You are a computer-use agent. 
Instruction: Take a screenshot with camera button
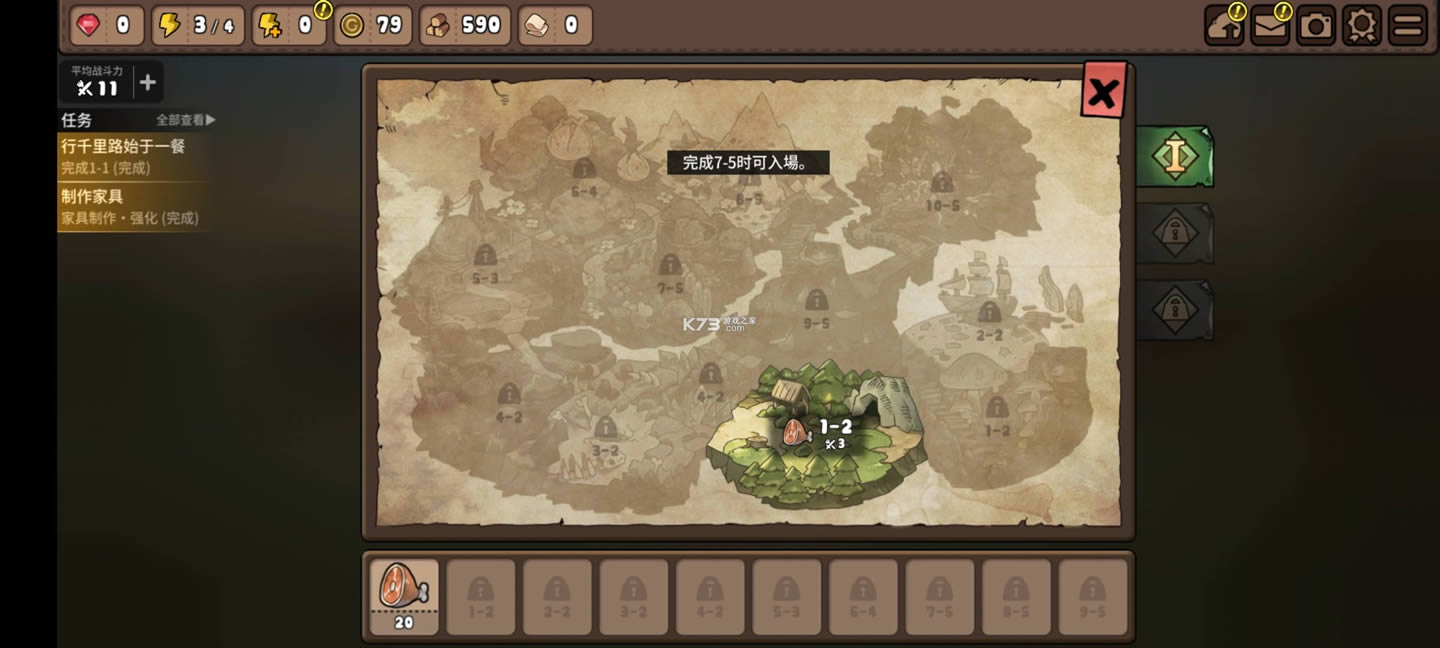1316,26
